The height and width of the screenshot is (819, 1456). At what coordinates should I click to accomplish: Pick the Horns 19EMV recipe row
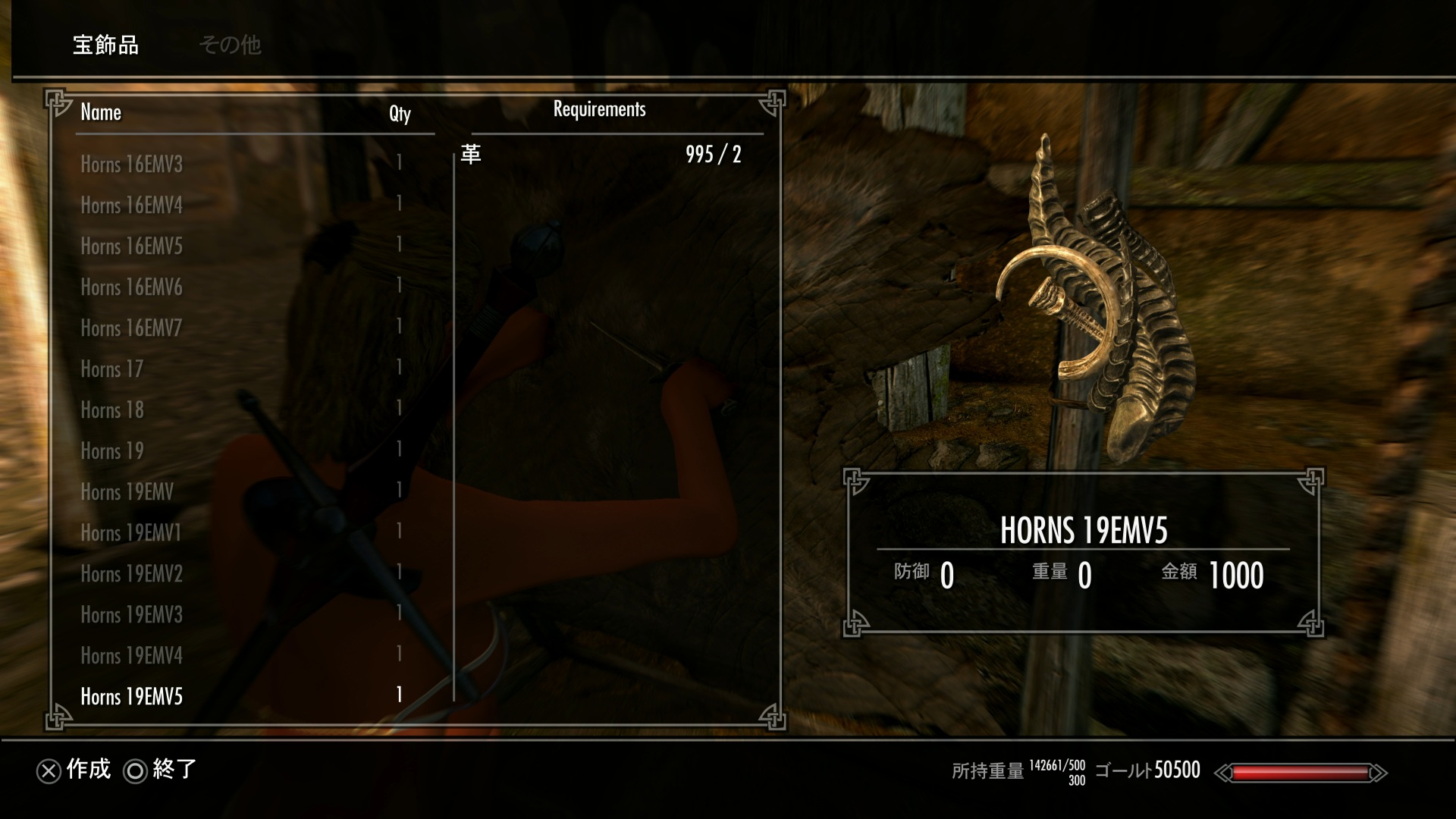127,491
